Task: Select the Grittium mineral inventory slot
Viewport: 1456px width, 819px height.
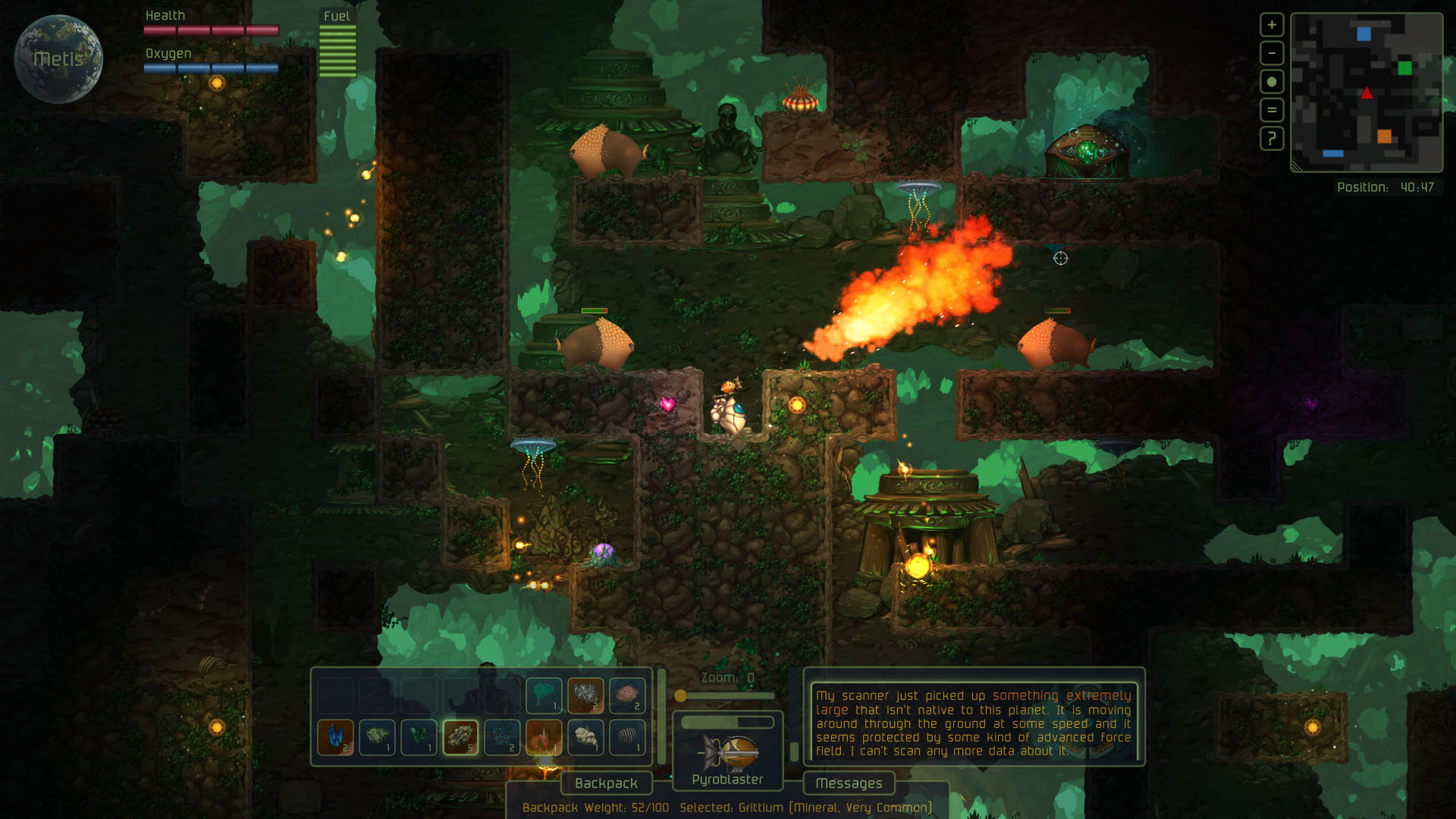Action: click(x=460, y=738)
